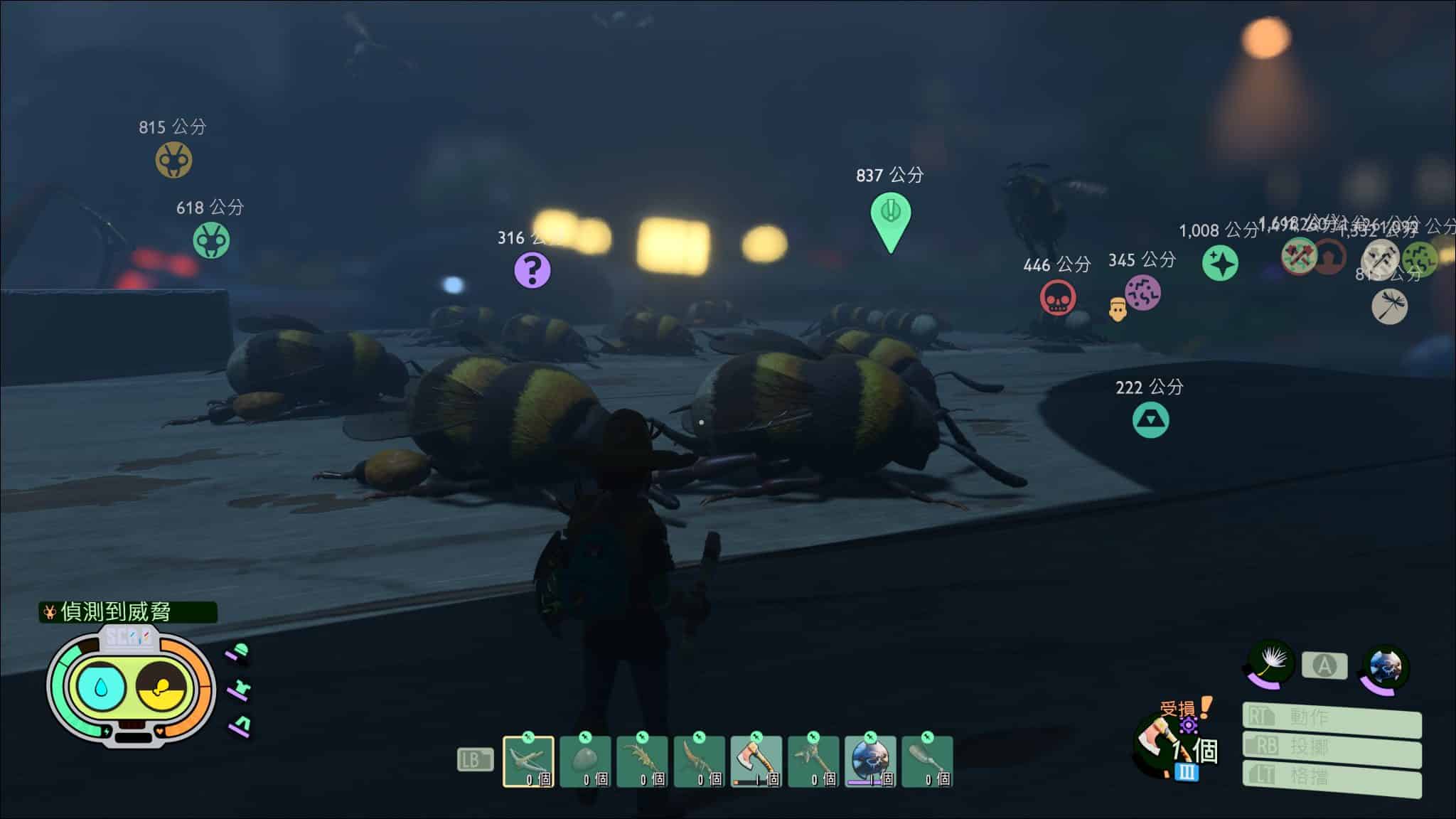1456x819 pixels.
Task: Click the purple question mark marker
Action: pyautogui.click(x=532, y=270)
